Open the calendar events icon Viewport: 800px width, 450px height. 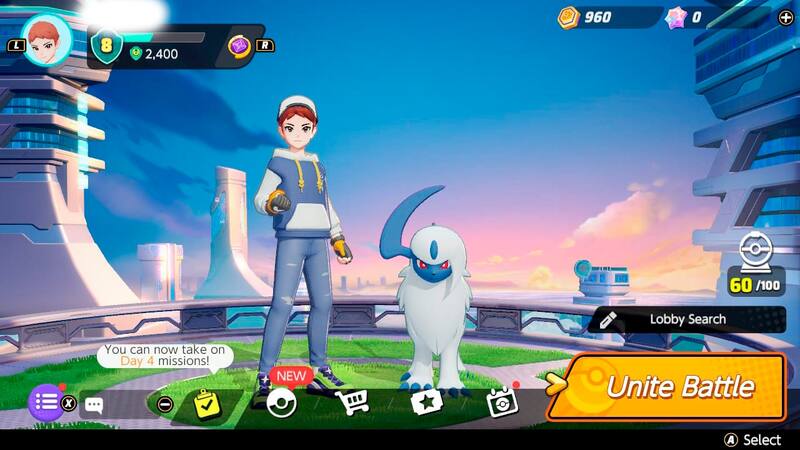tap(500, 402)
